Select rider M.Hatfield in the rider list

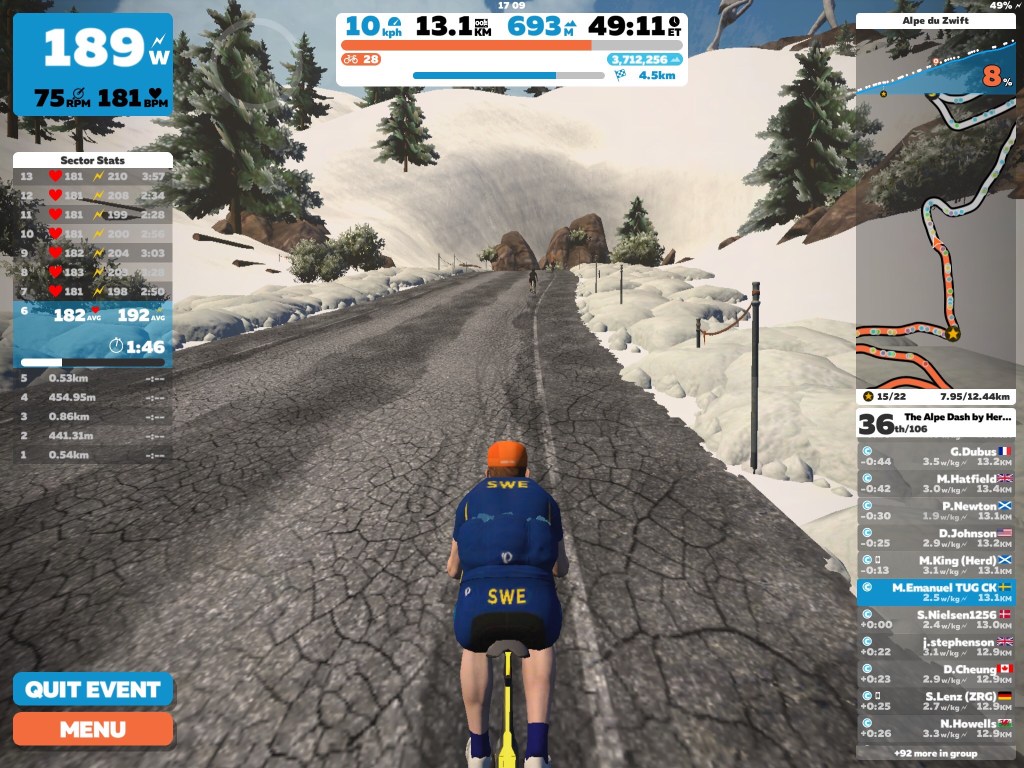pyautogui.click(x=935, y=483)
